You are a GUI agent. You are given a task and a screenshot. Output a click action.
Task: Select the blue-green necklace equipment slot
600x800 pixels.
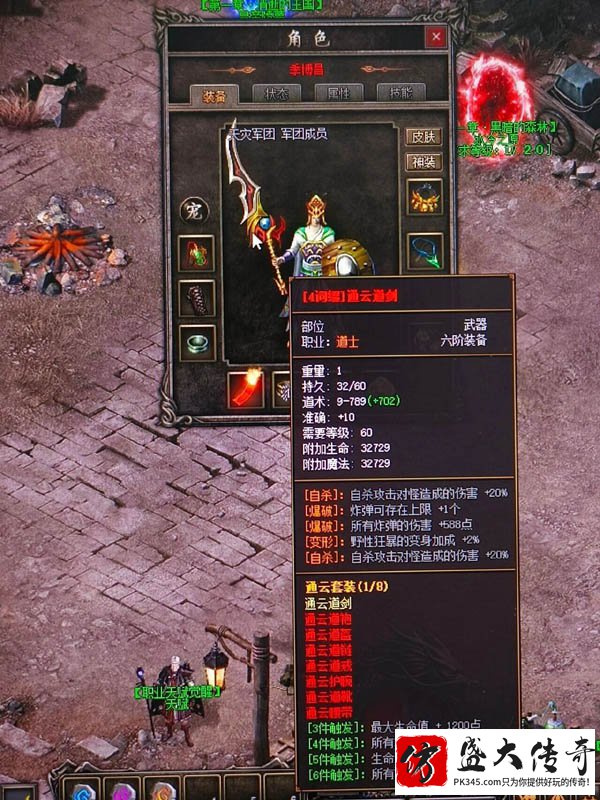pyautogui.click(x=424, y=250)
